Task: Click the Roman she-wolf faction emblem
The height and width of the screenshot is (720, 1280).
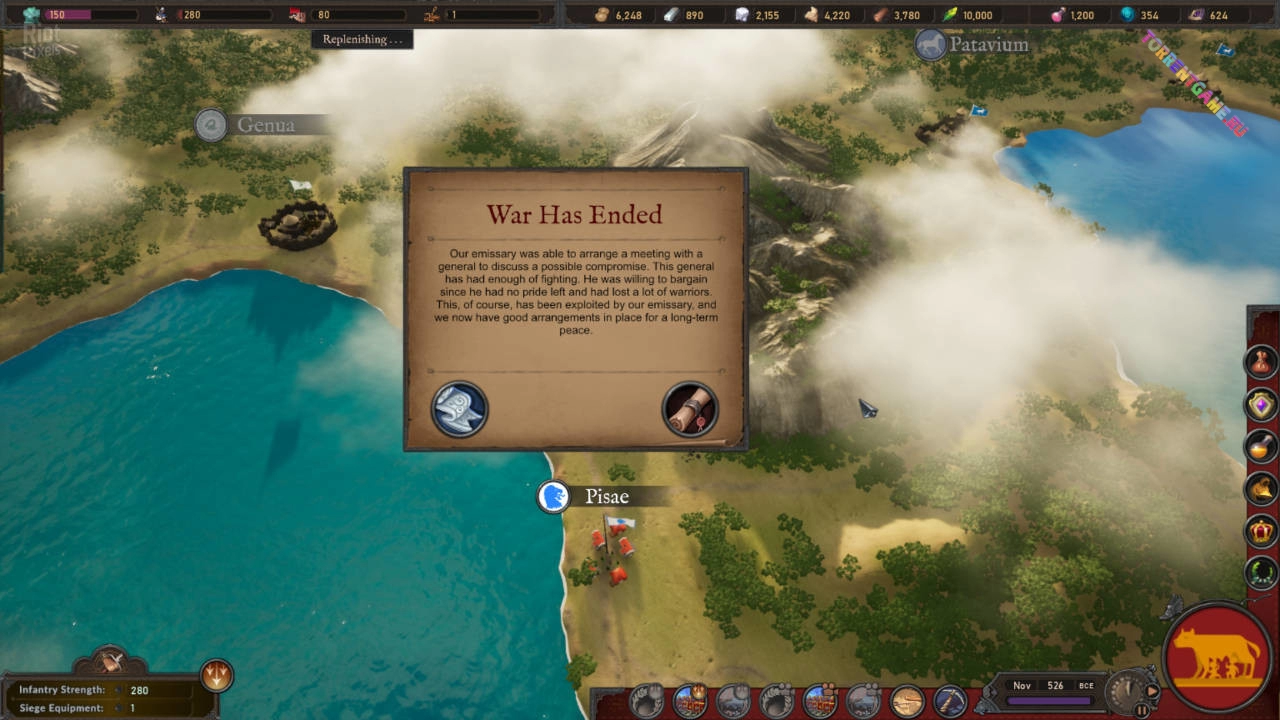Action: 1218,656
